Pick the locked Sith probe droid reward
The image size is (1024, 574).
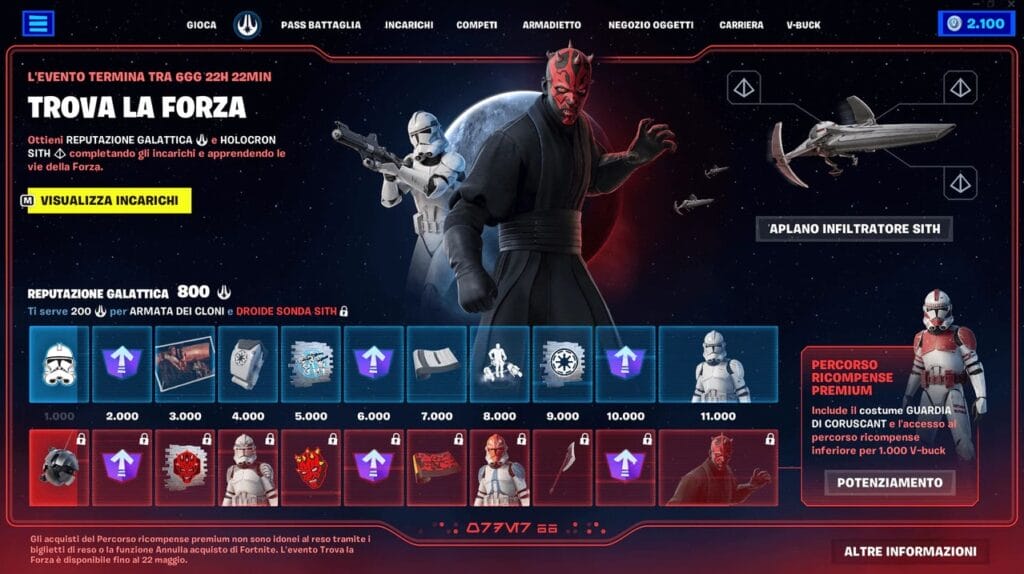point(59,468)
